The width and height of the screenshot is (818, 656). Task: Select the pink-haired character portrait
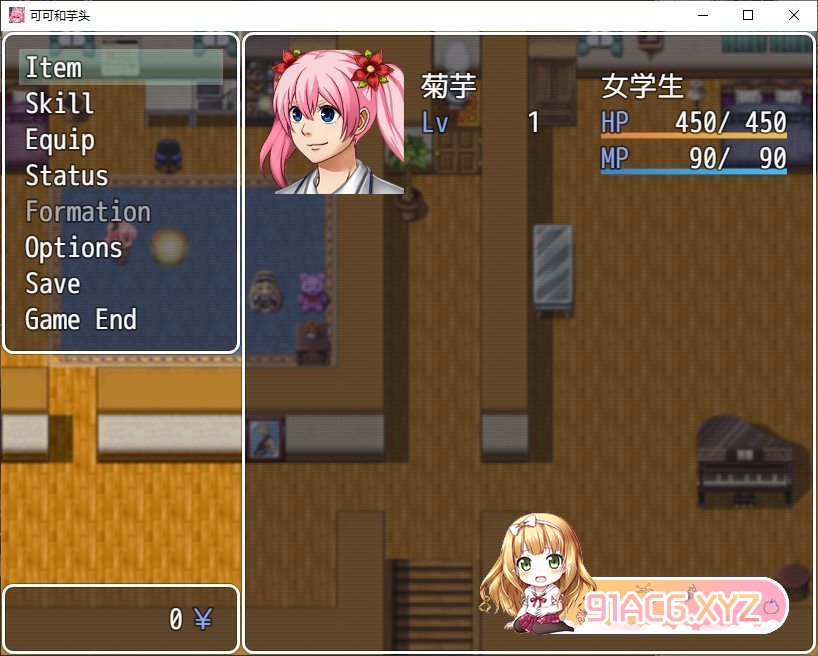click(x=333, y=121)
